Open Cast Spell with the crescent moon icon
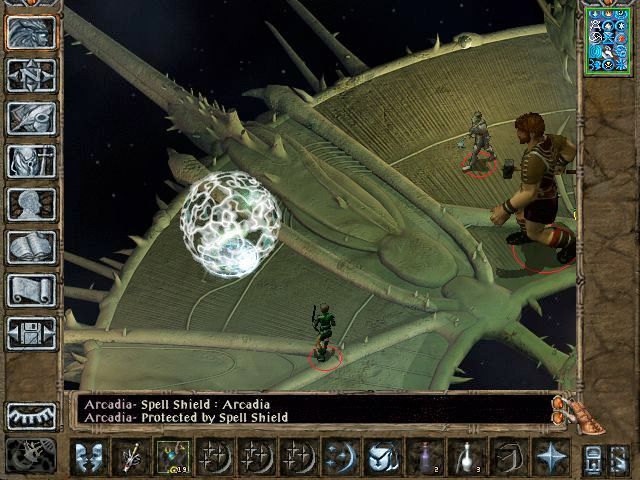 coord(339,458)
